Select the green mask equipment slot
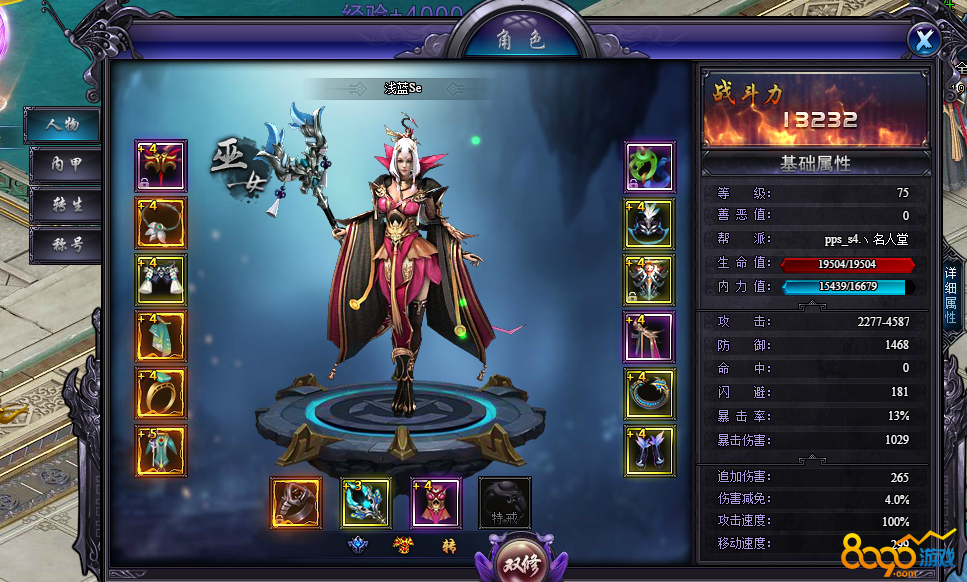967x582 pixels. click(x=650, y=166)
